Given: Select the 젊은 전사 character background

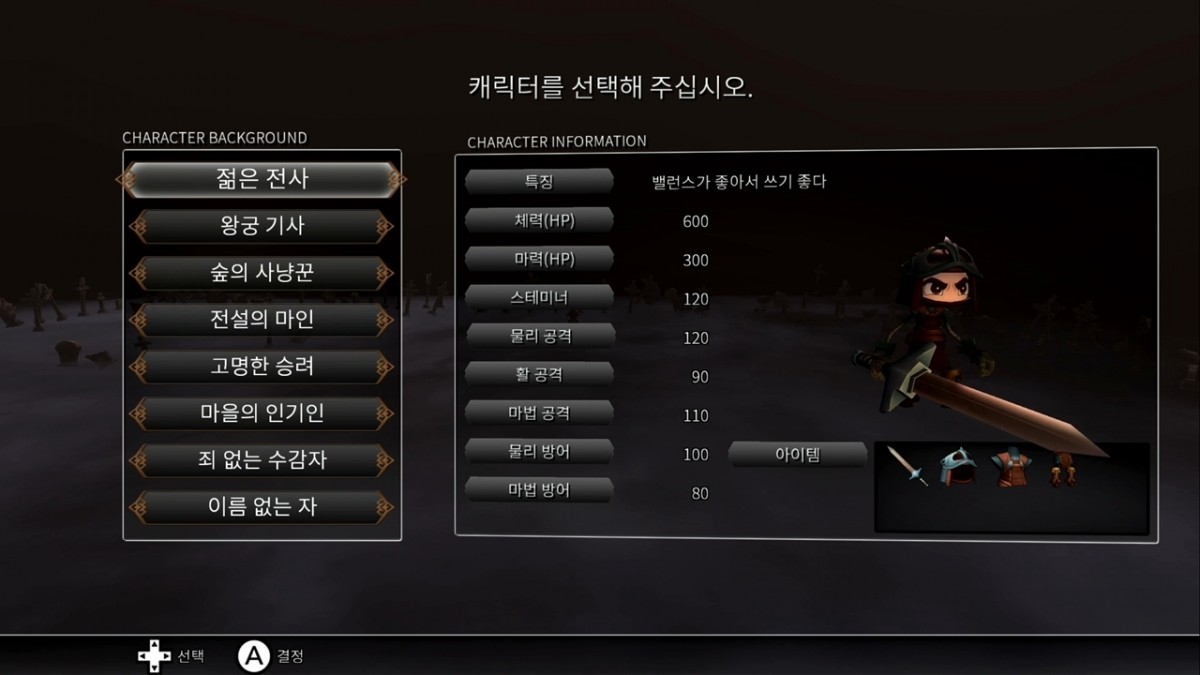Looking at the screenshot, I should 262,180.
